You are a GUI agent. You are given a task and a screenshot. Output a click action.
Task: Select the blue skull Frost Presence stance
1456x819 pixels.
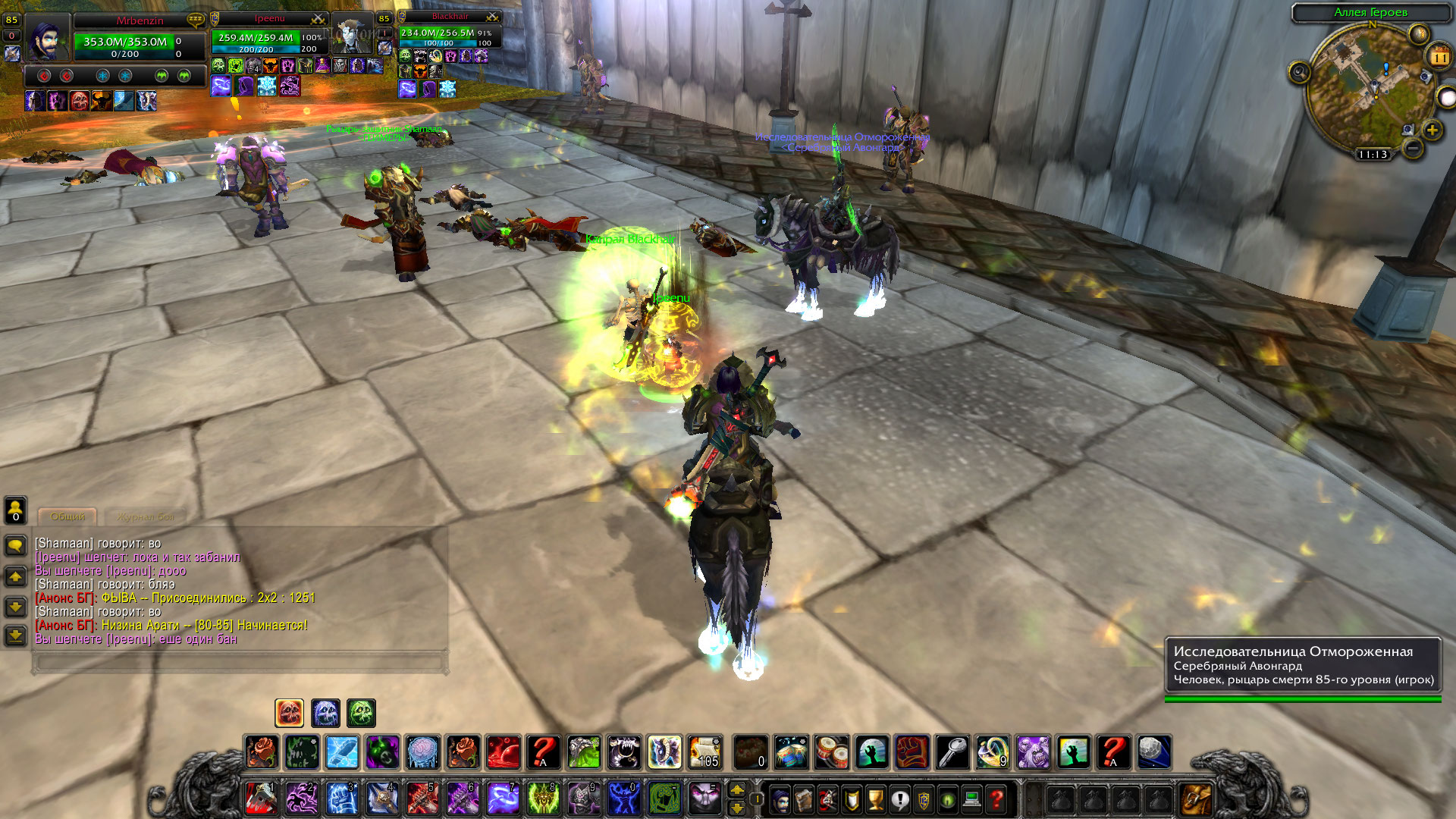(325, 713)
